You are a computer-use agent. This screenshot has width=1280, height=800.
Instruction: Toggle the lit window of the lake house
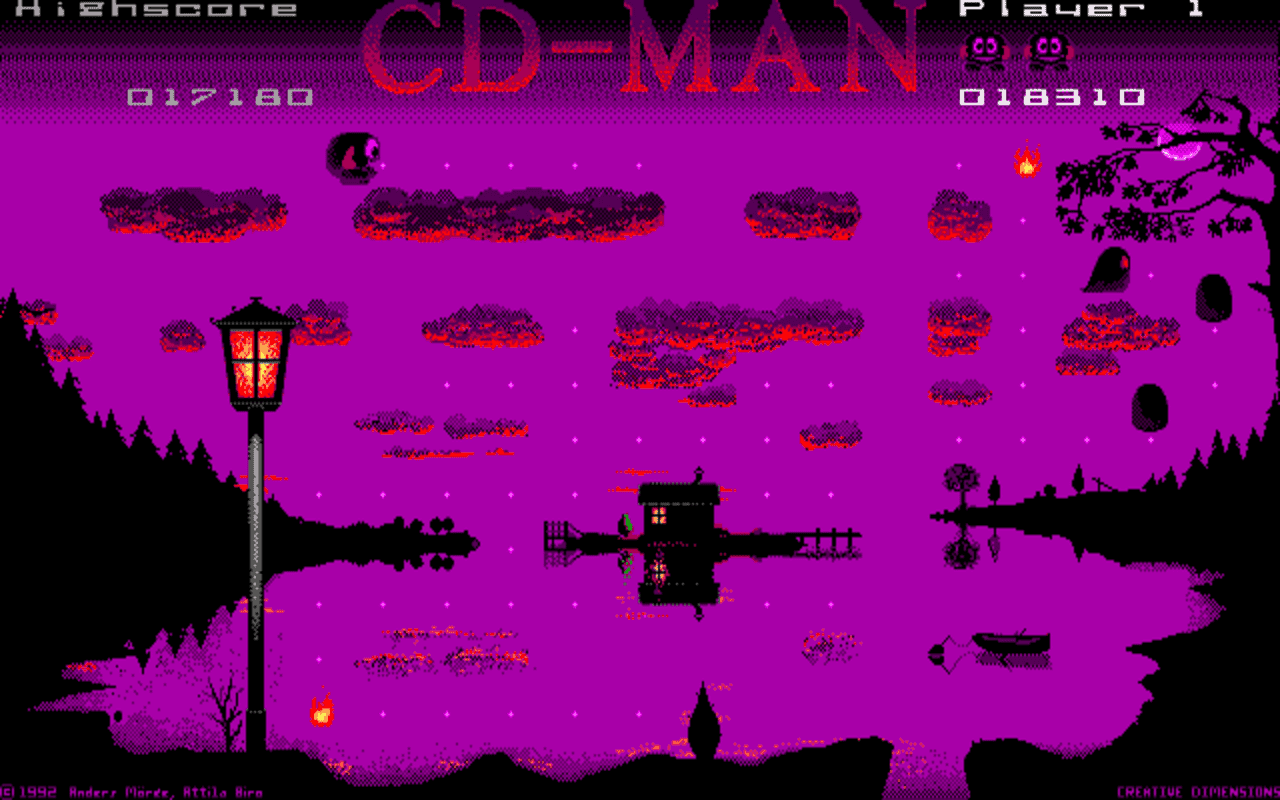(x=660, y=514)
